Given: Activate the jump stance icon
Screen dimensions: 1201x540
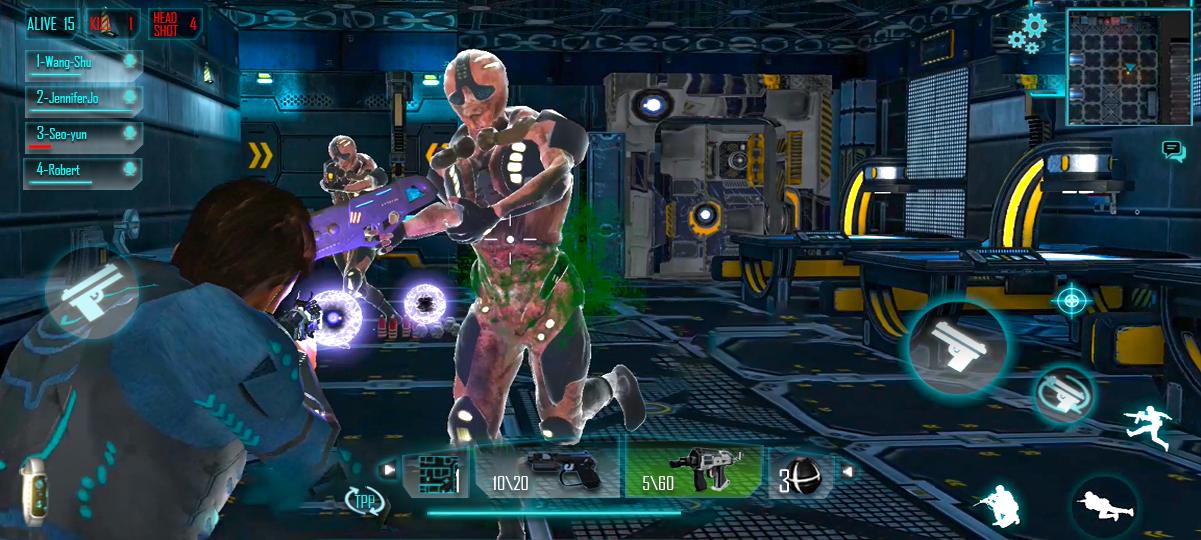Looking at the screenshot, I should (1148, 426).
